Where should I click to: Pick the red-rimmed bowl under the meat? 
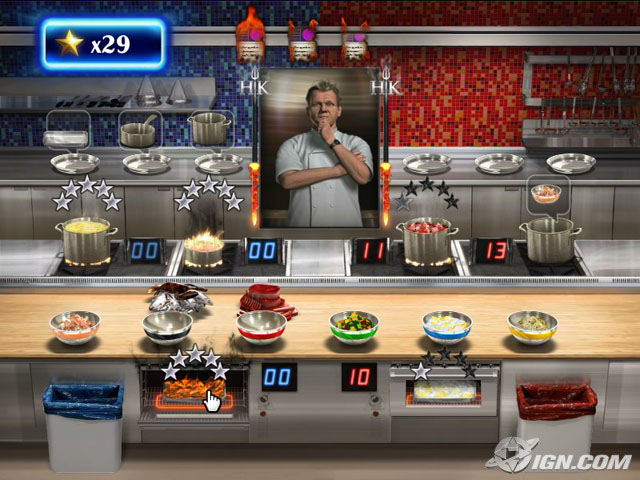tap(261, 327)
